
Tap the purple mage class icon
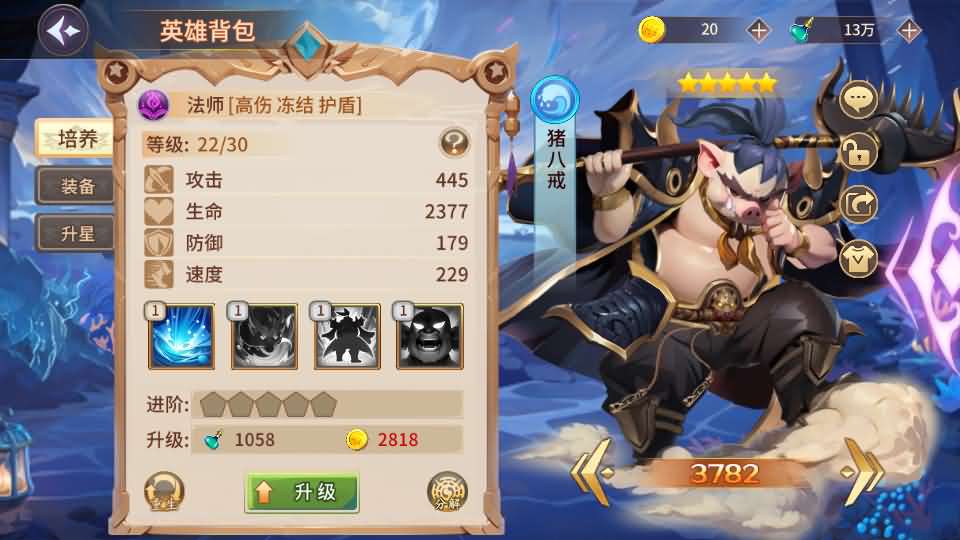point(155,103)
